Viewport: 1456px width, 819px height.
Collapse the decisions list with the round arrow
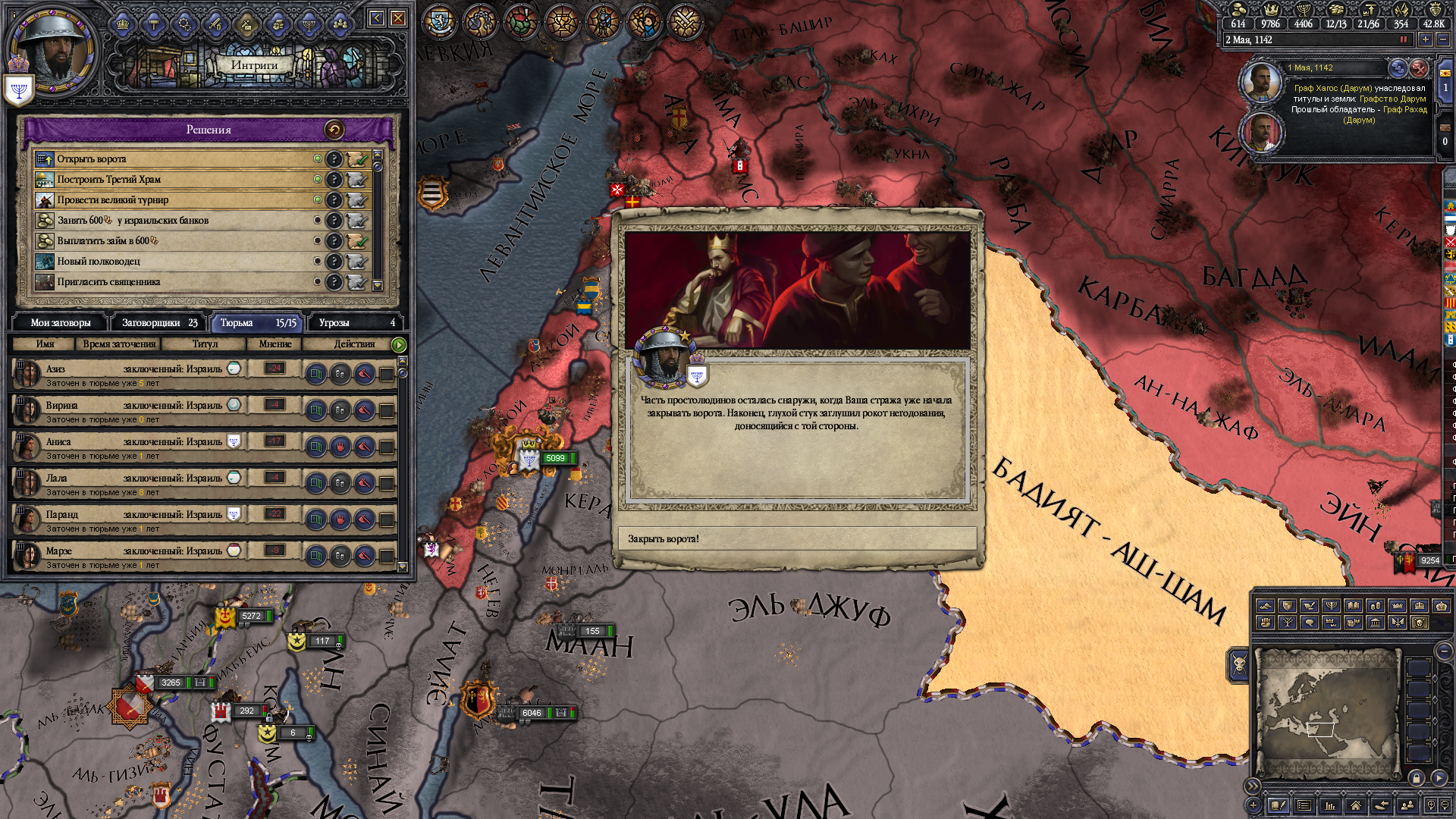334,130
